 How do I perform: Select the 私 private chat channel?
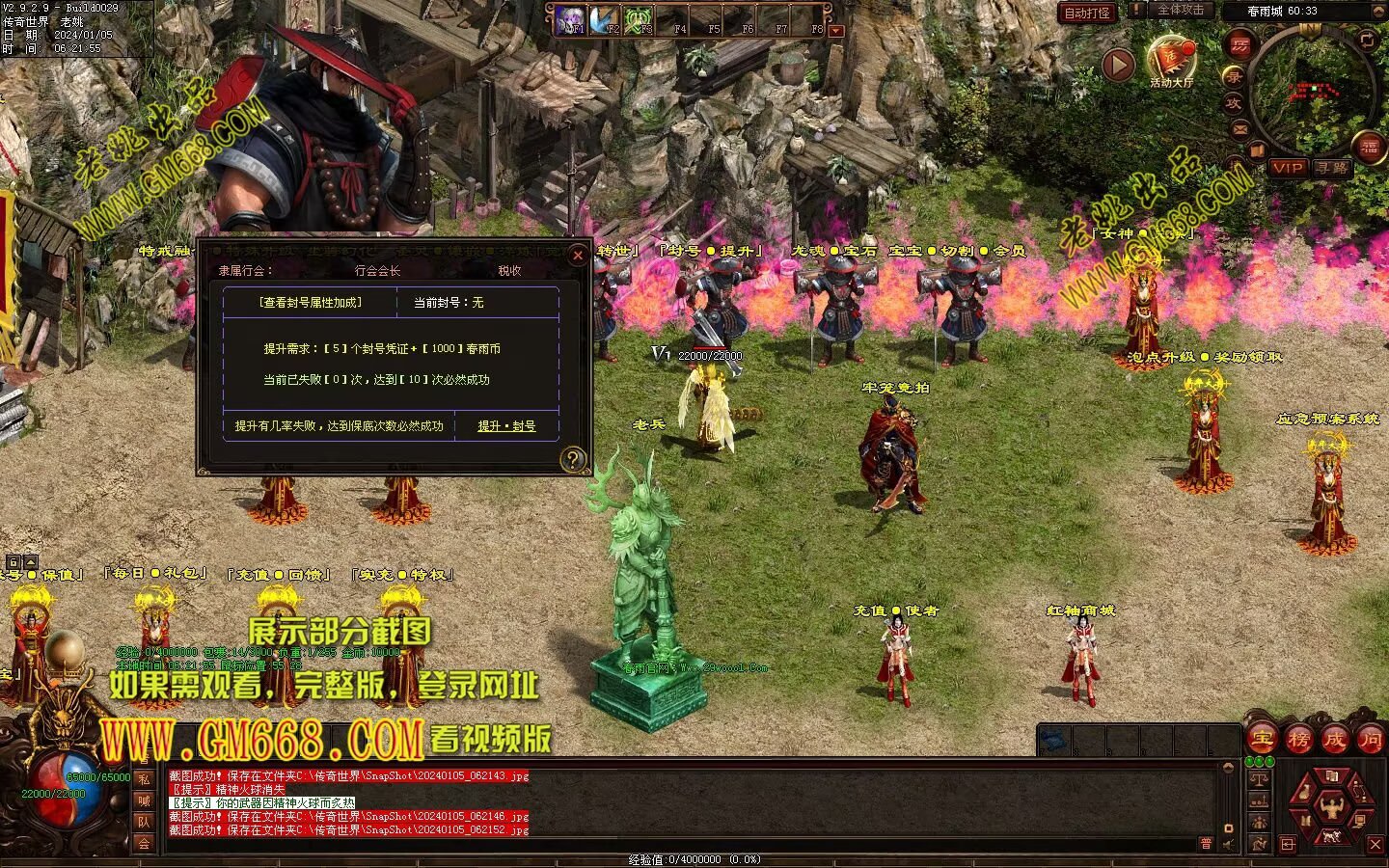[144, 779]
